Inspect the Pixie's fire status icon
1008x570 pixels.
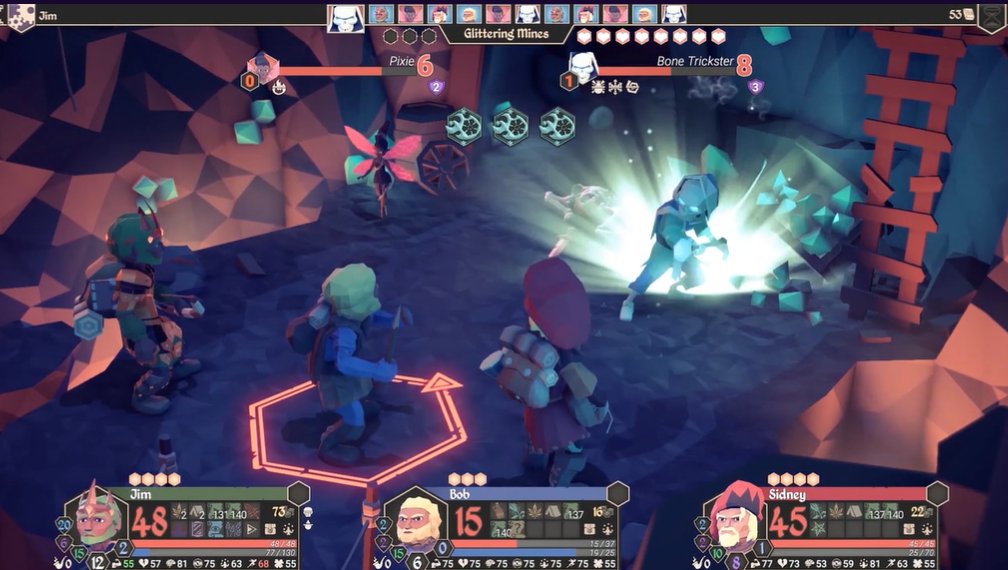click(279, 87)
